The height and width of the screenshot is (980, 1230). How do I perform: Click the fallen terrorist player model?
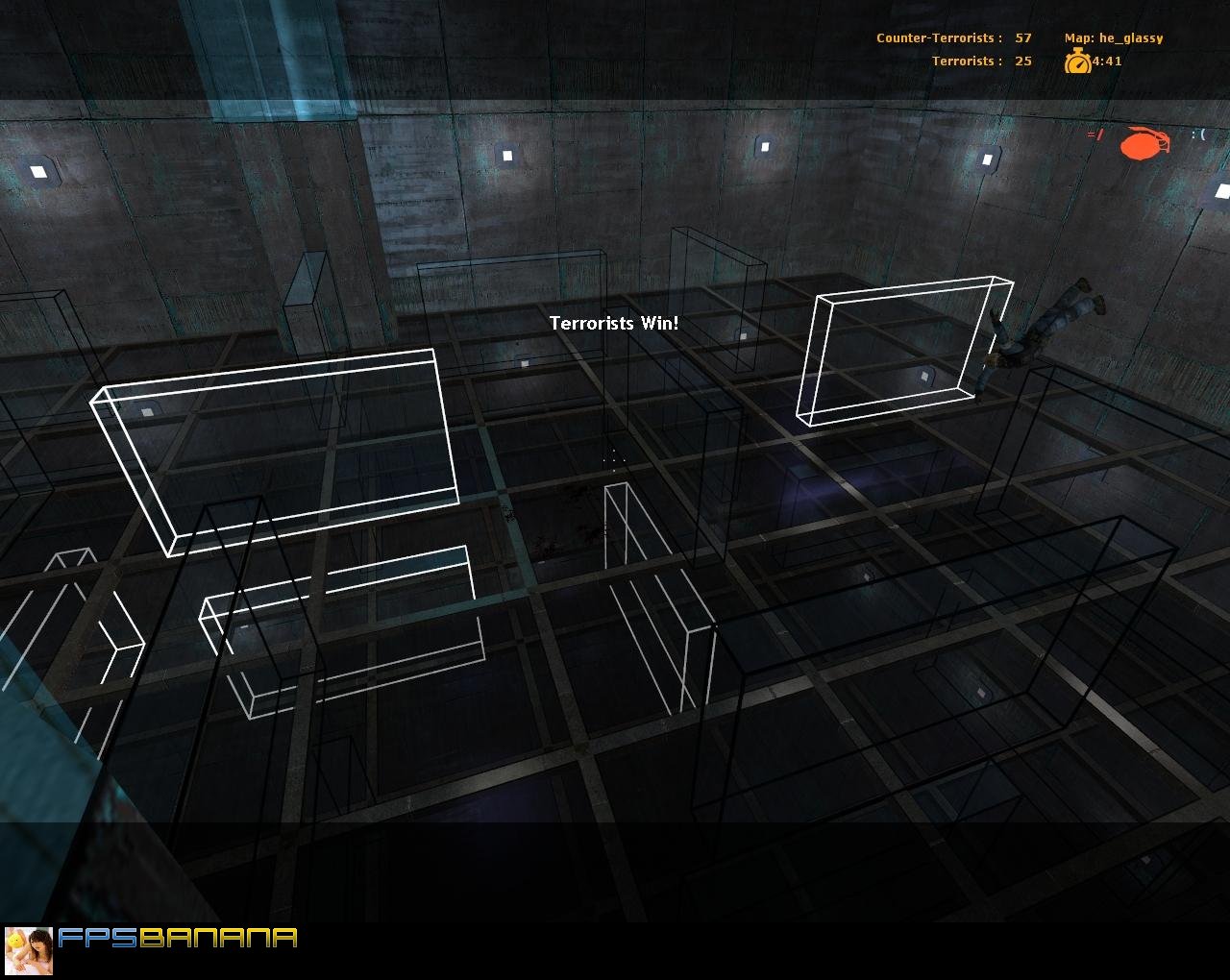tap(1047, 327)
